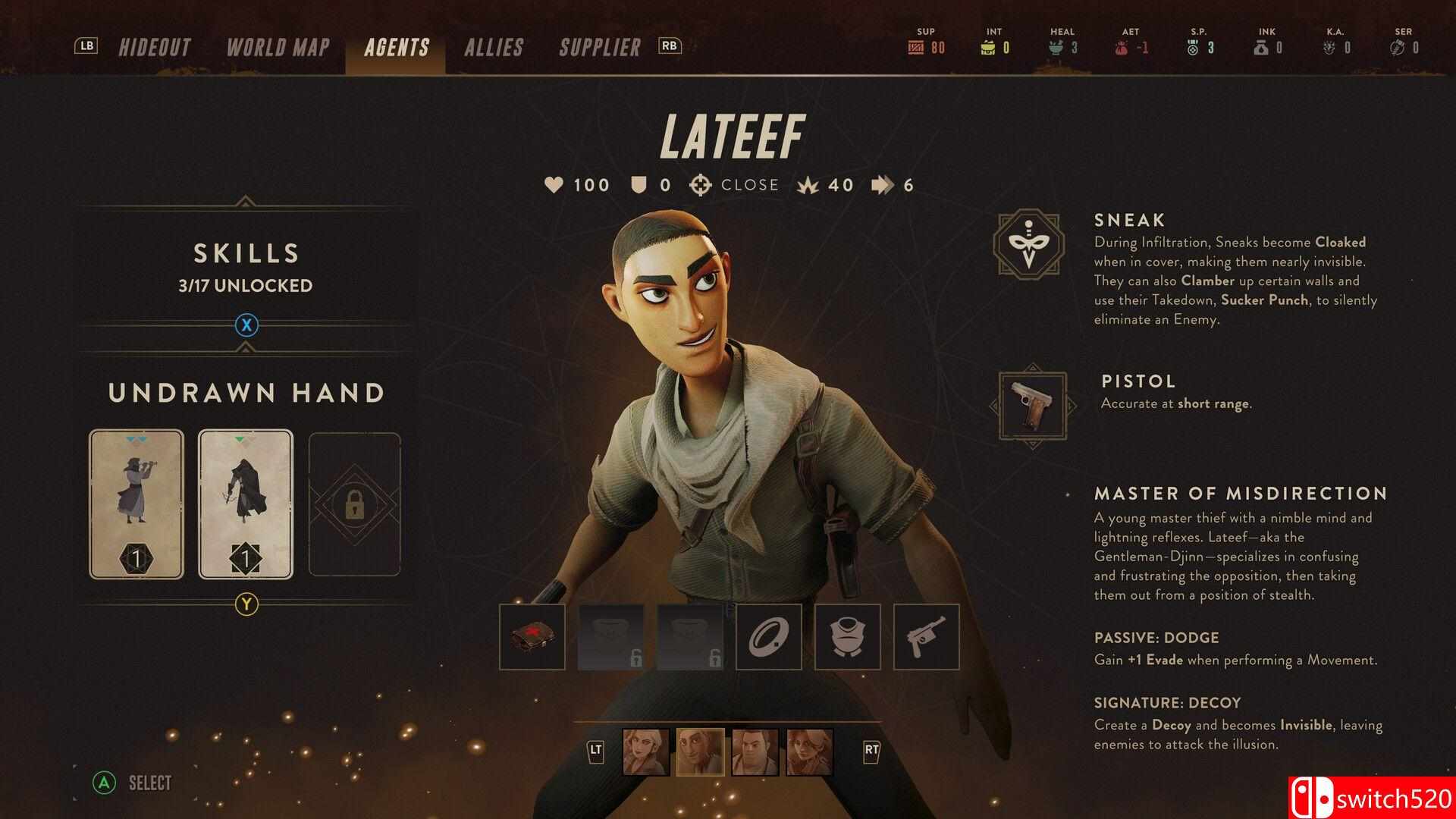Click the Sneak class emblem icon
1456x819 pixels.
click(x=1029, y=244)
